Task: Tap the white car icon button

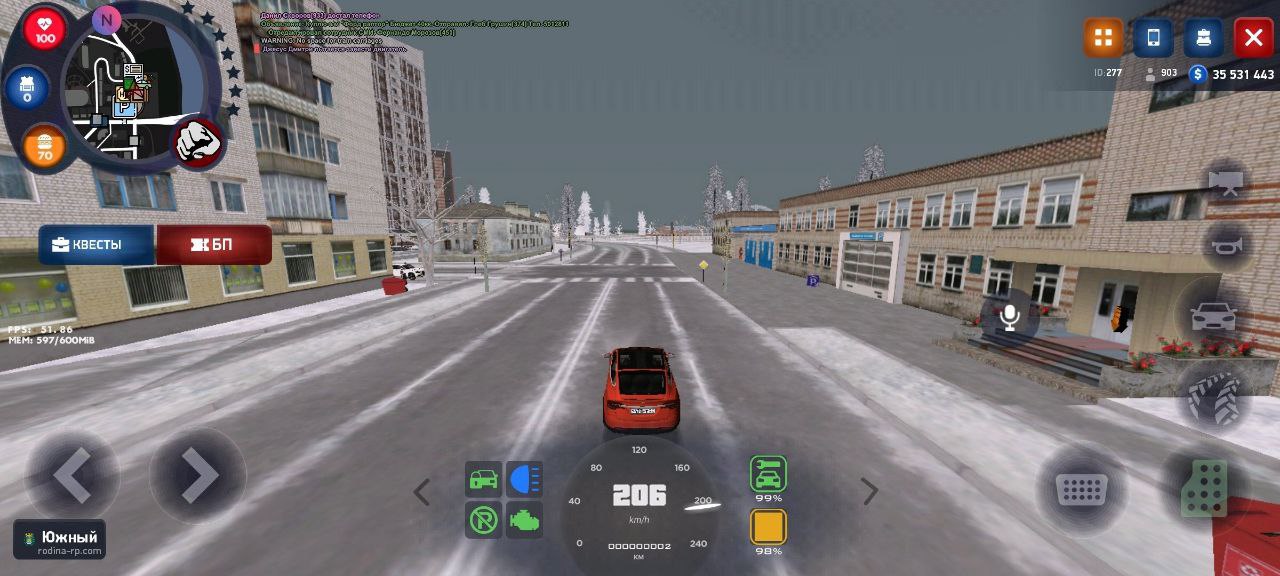Action: pos(1214,317)
